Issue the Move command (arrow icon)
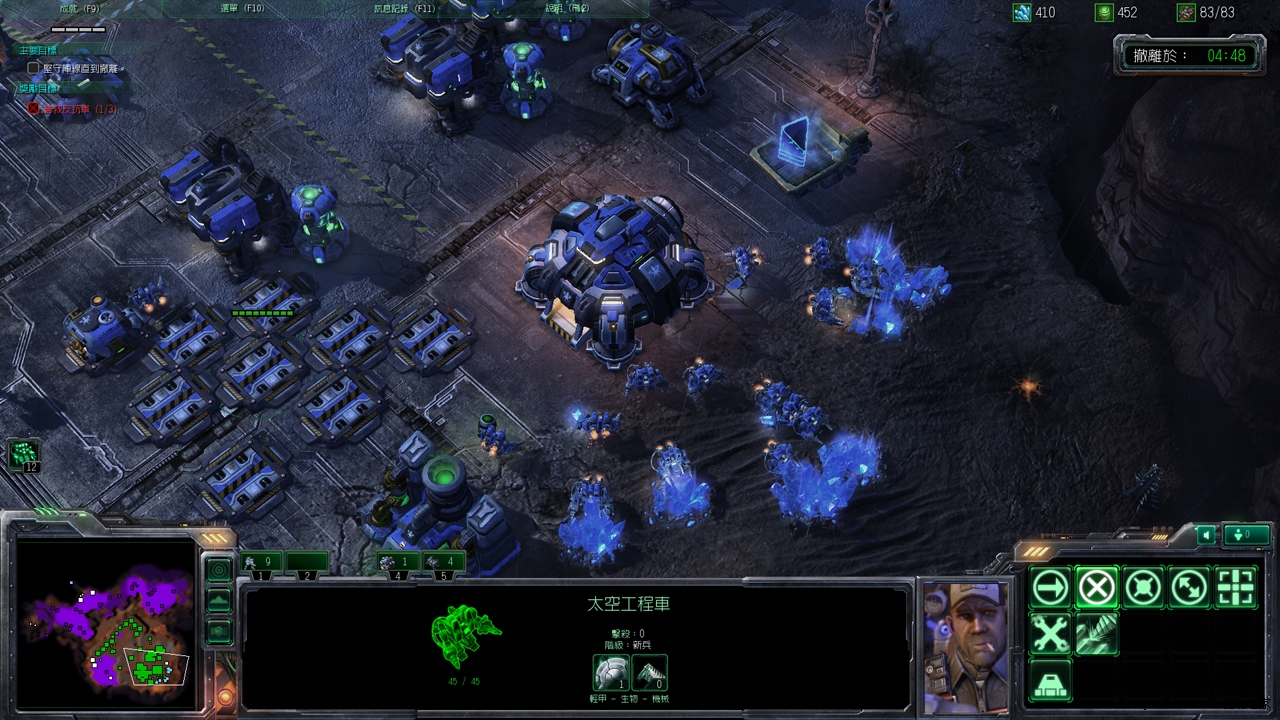This screenshot has height=720, width=1280. [1050, 588]
